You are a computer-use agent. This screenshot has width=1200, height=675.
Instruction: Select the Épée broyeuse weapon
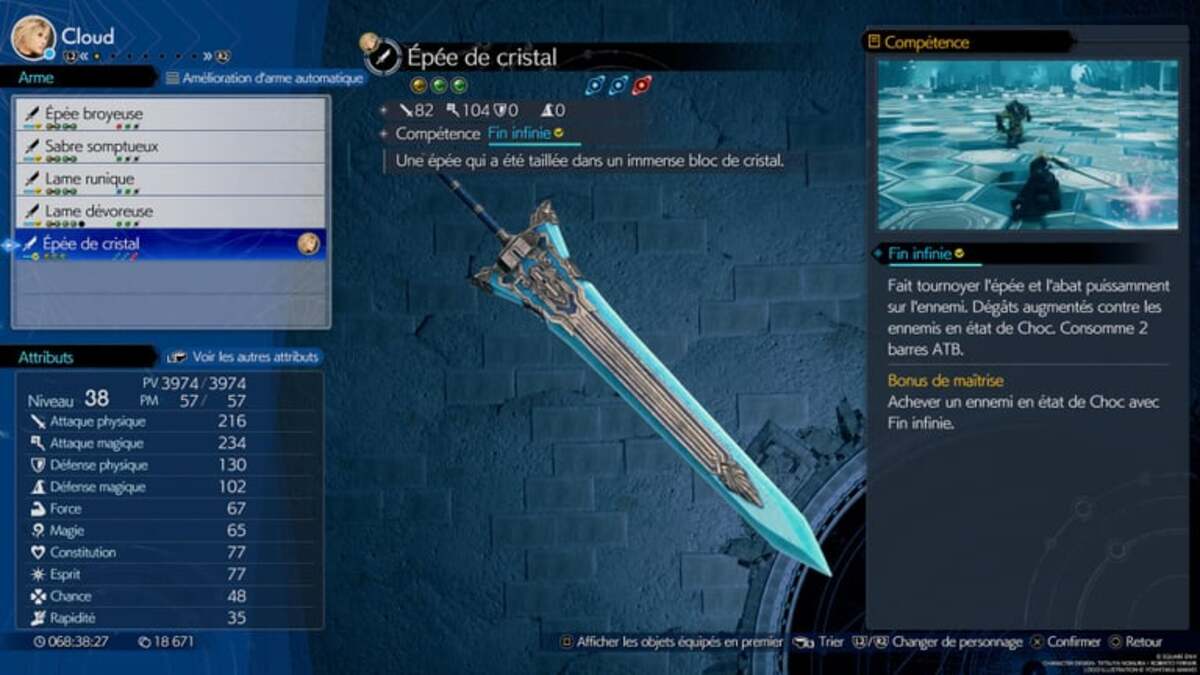coord(170,114)
